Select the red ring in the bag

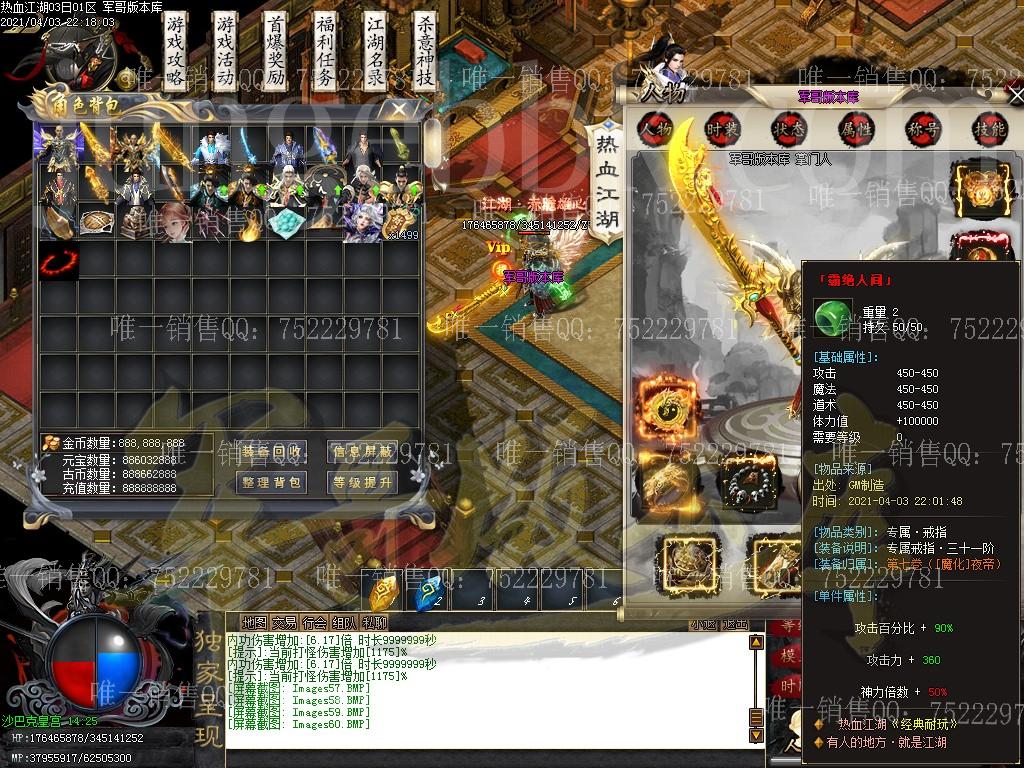(56, 262)
